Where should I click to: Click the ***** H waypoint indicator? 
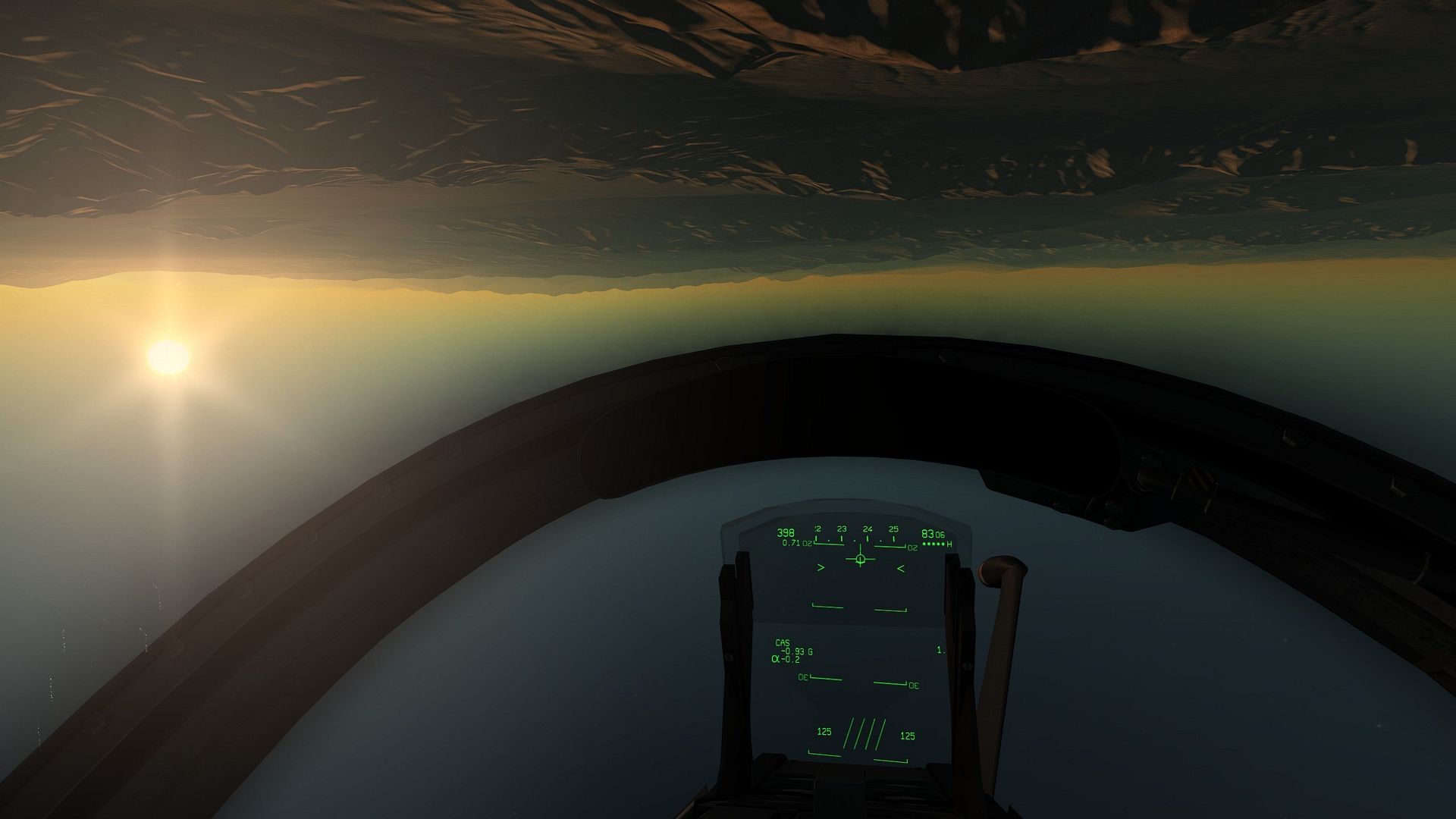coord(937,543)
